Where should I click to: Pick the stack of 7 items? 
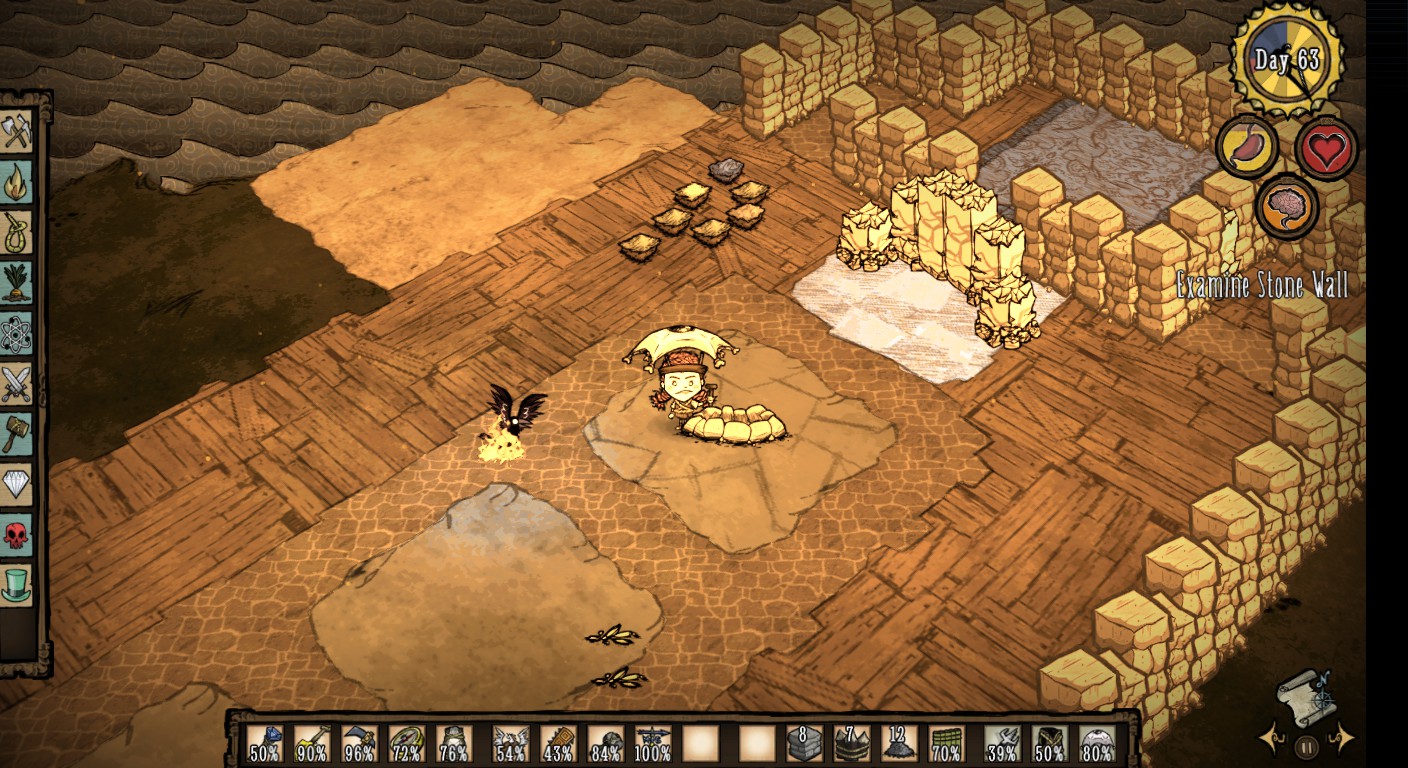click(x=851, y=744)
